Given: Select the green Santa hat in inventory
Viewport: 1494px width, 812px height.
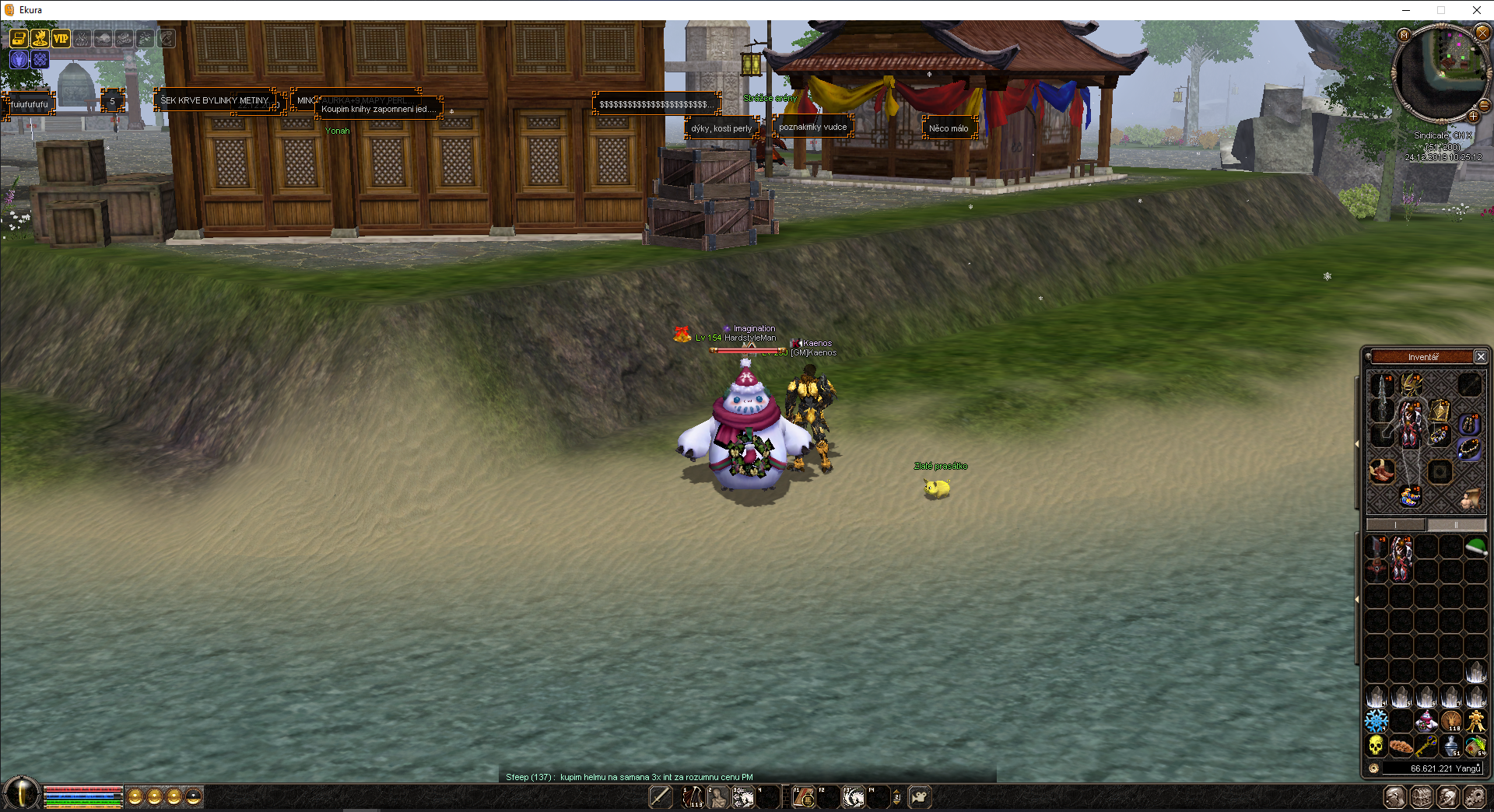Looking at the screenshot, I should (1475, 548).
